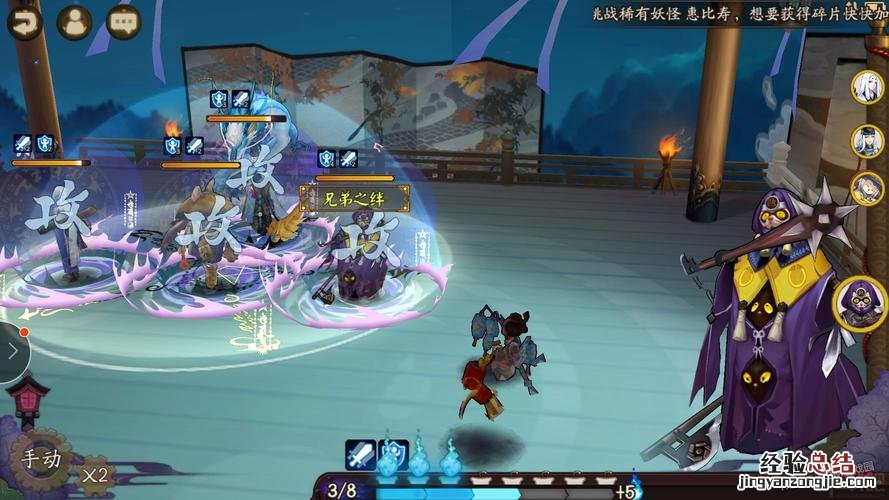The width and height of the screenshot is (889, 500).
Task: Expand the side panel arrow
Action: [12, 352]
